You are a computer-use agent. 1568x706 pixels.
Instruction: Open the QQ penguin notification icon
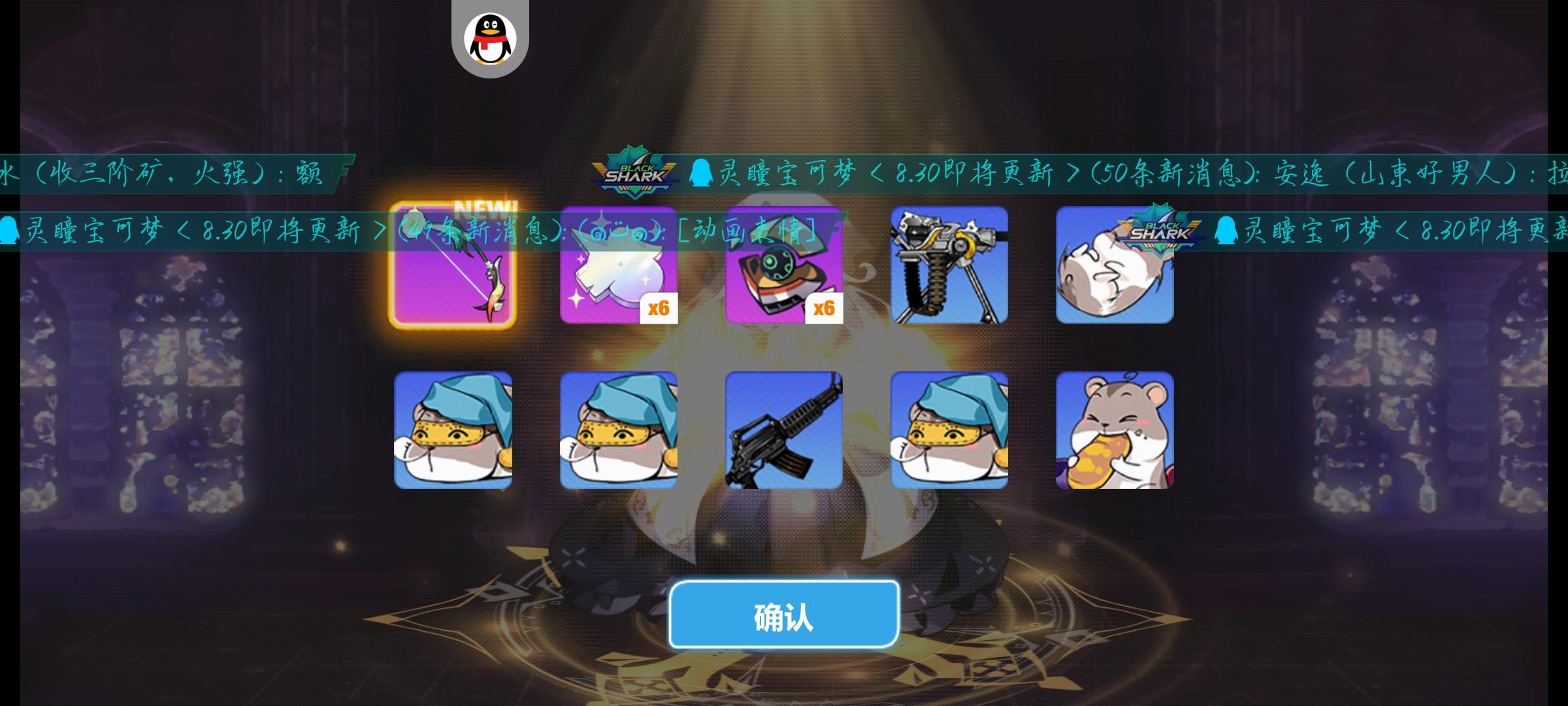pos(489,36)
